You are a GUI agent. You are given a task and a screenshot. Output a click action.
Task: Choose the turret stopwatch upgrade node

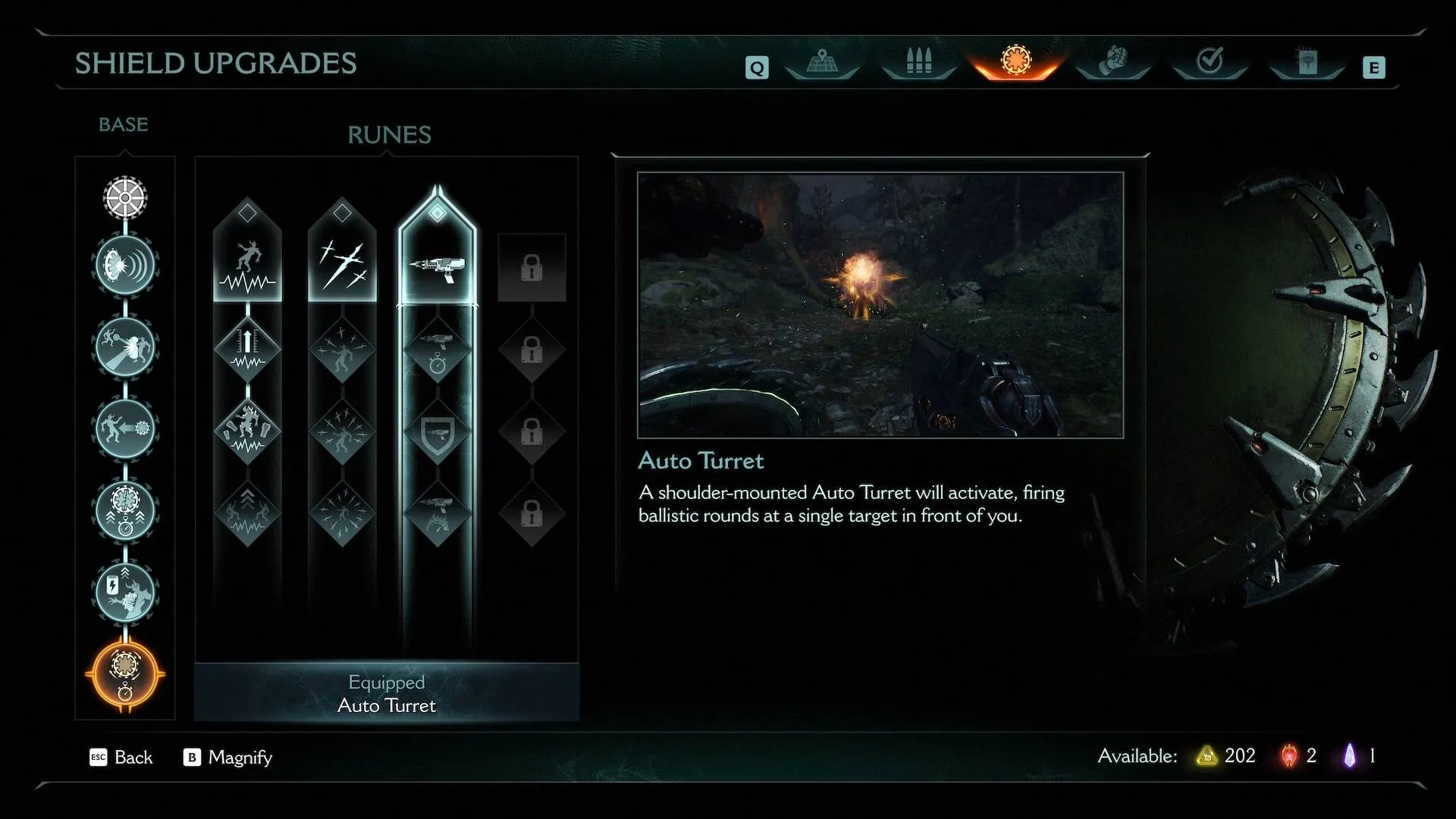(438, 351)
